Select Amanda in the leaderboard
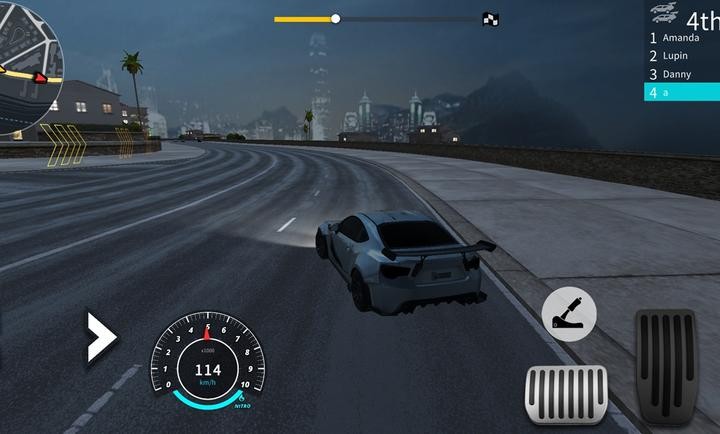The image size is (720, 434). click(x=681, y=37)
